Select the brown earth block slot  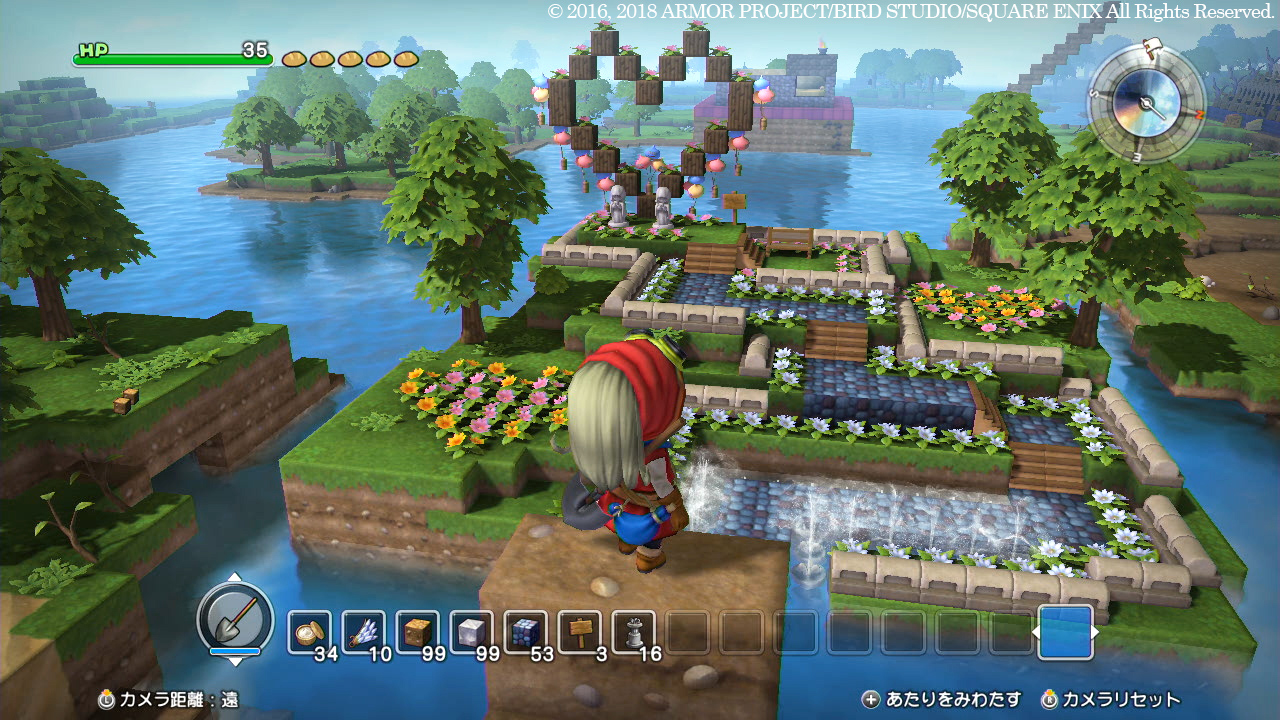(x=418, y=632)
